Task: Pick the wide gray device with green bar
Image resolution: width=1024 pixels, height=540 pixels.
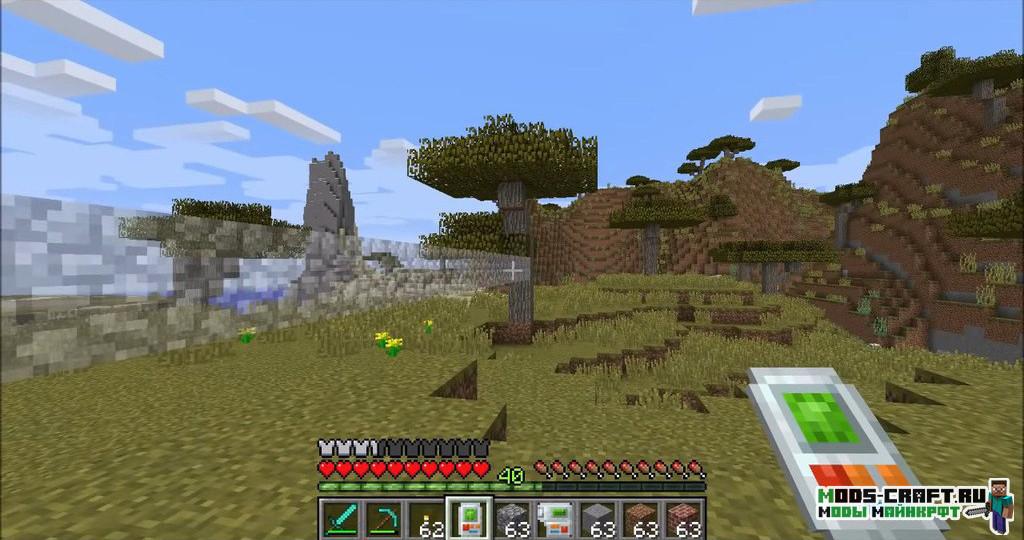Action: tap(555, 519)
